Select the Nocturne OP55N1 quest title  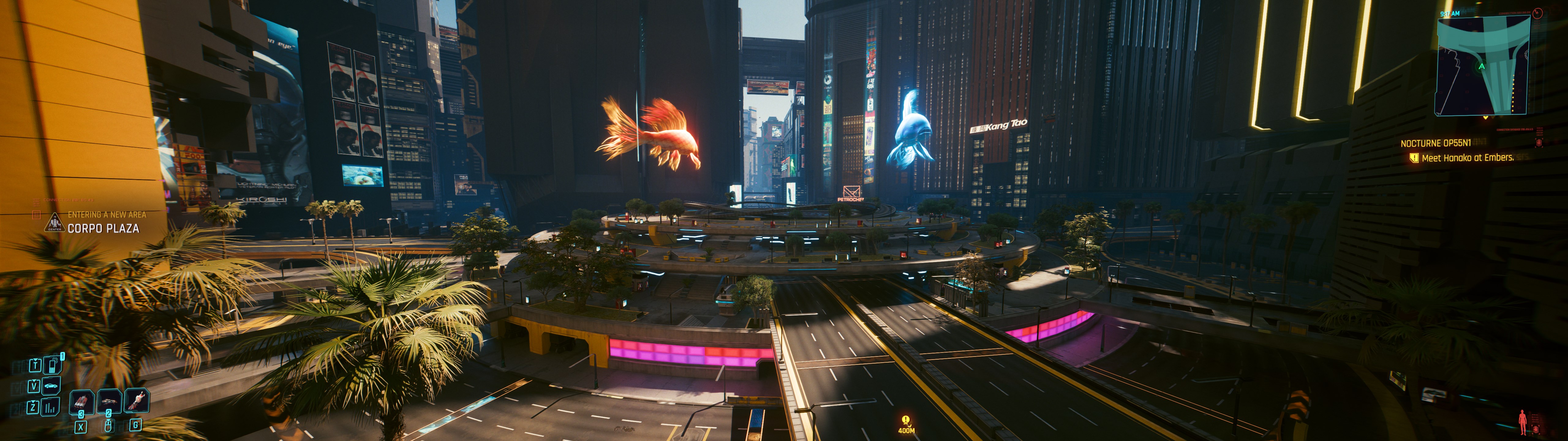(1435, 143)
